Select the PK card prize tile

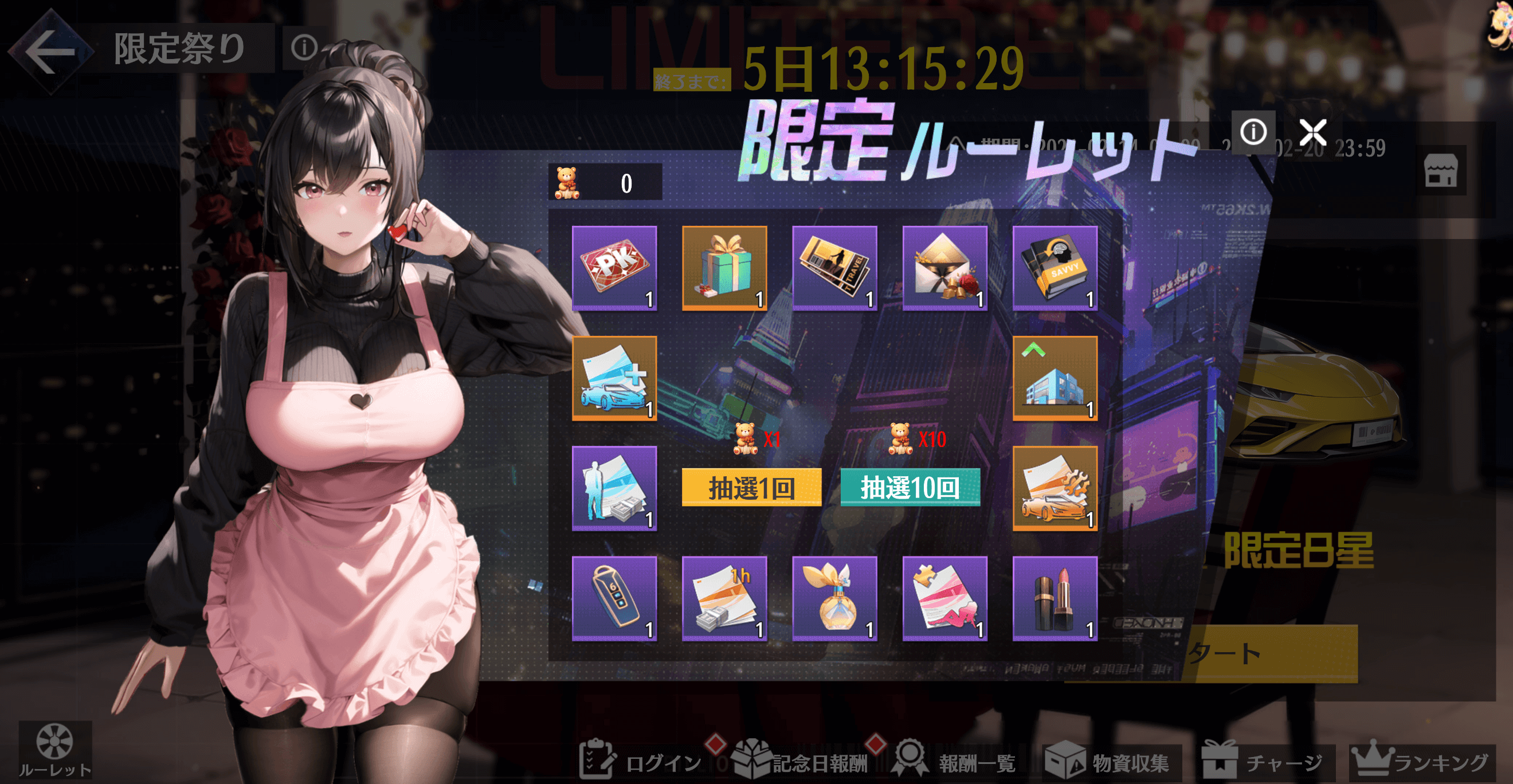click(614, 268)
